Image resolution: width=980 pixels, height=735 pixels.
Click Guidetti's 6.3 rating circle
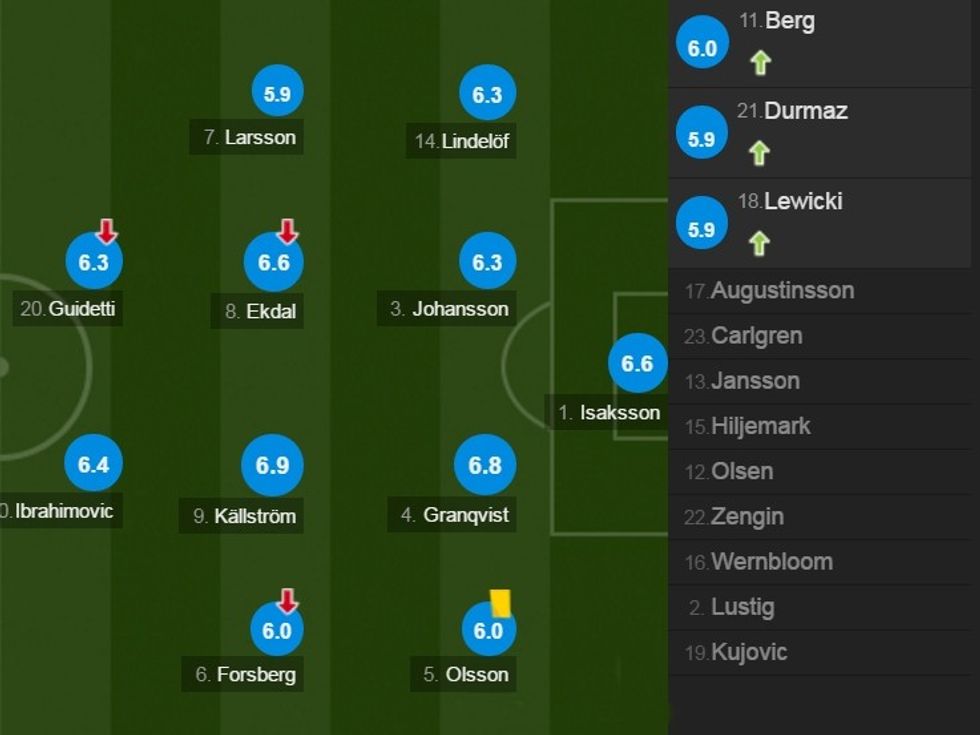tap(93, 263)
